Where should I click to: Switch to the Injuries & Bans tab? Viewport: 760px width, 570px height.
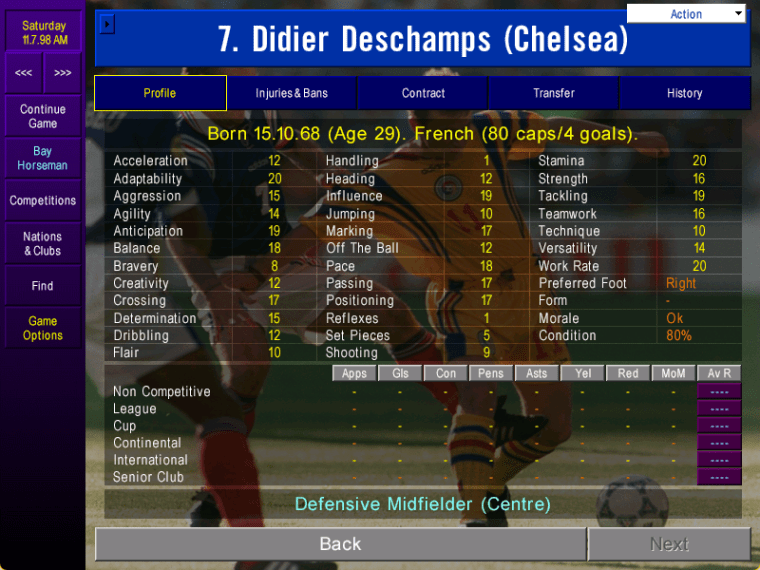(x=291, y=93)
